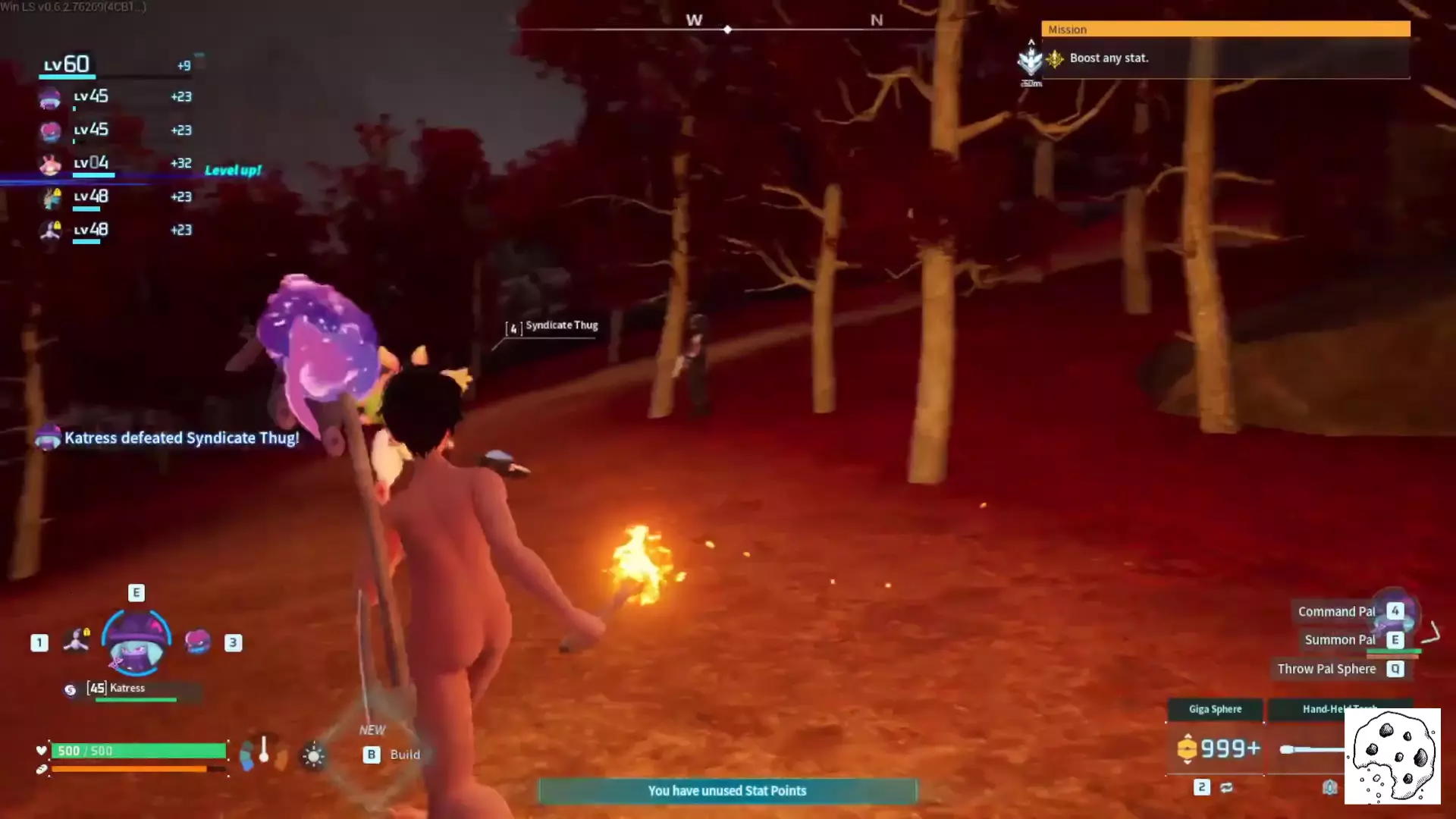The height and width of the screenshot is (819, 1456).
Task: Click the compass bar heading marker
Action: 727,30
